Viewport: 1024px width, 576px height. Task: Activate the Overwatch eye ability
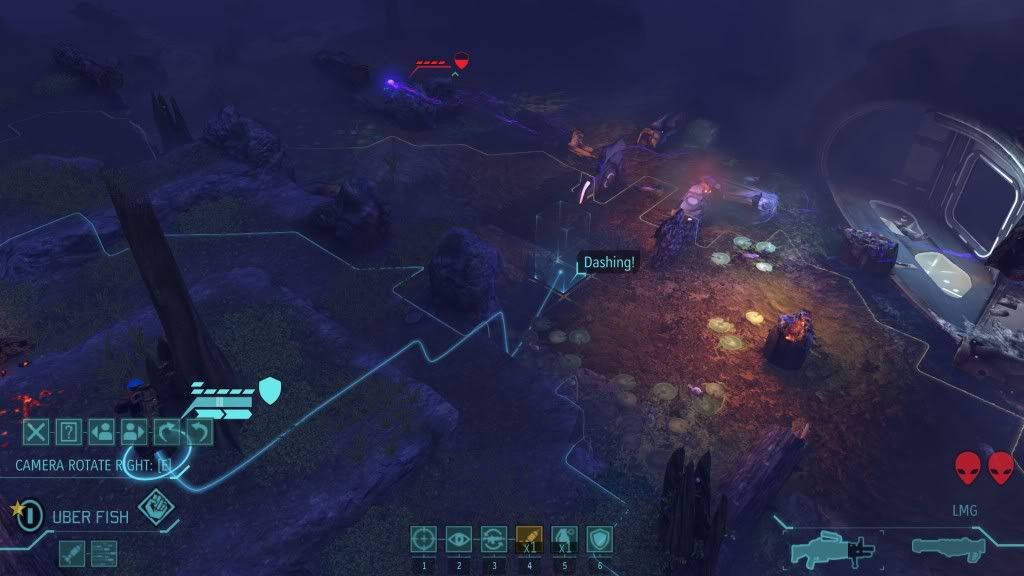click(x=459, y=540)
